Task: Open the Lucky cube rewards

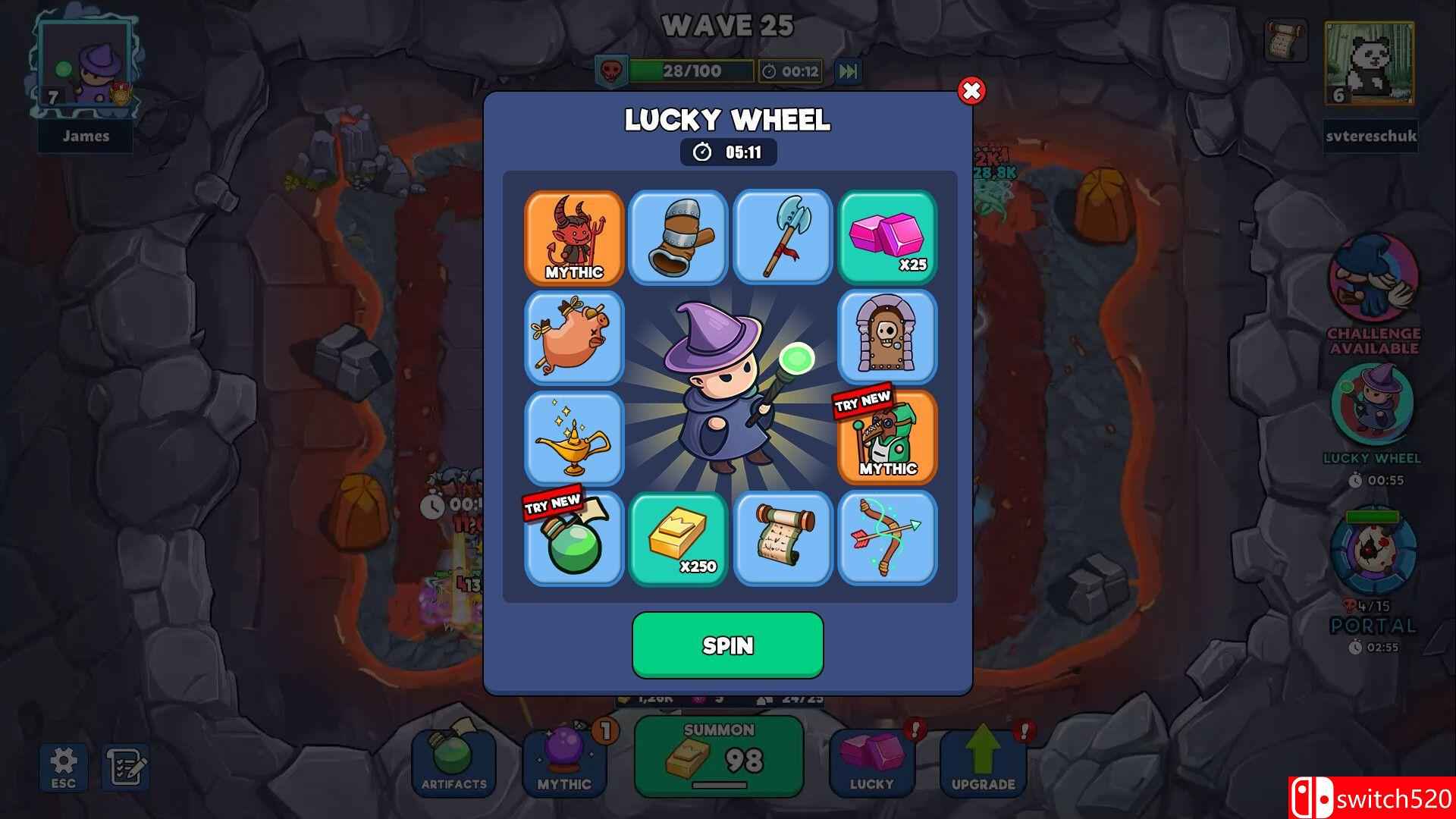Action: [x=872, y=758]
